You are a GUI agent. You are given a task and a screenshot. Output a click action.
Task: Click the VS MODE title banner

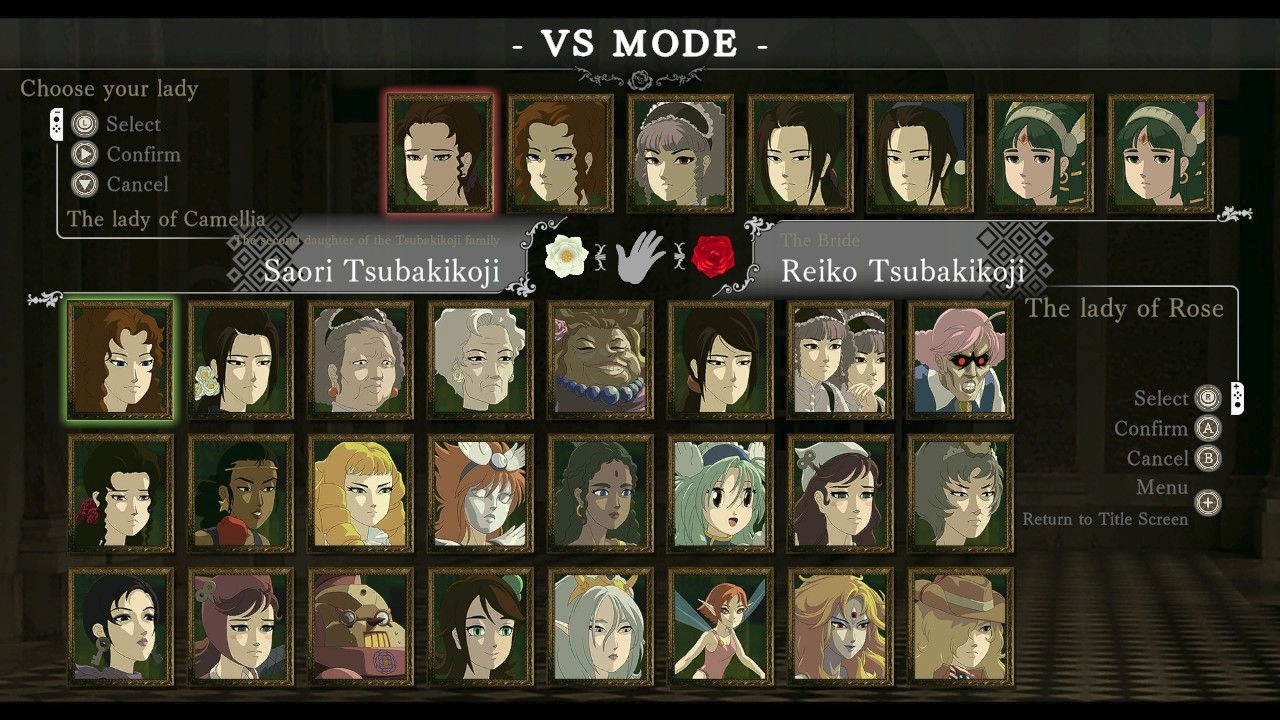(x=640, y=42)
